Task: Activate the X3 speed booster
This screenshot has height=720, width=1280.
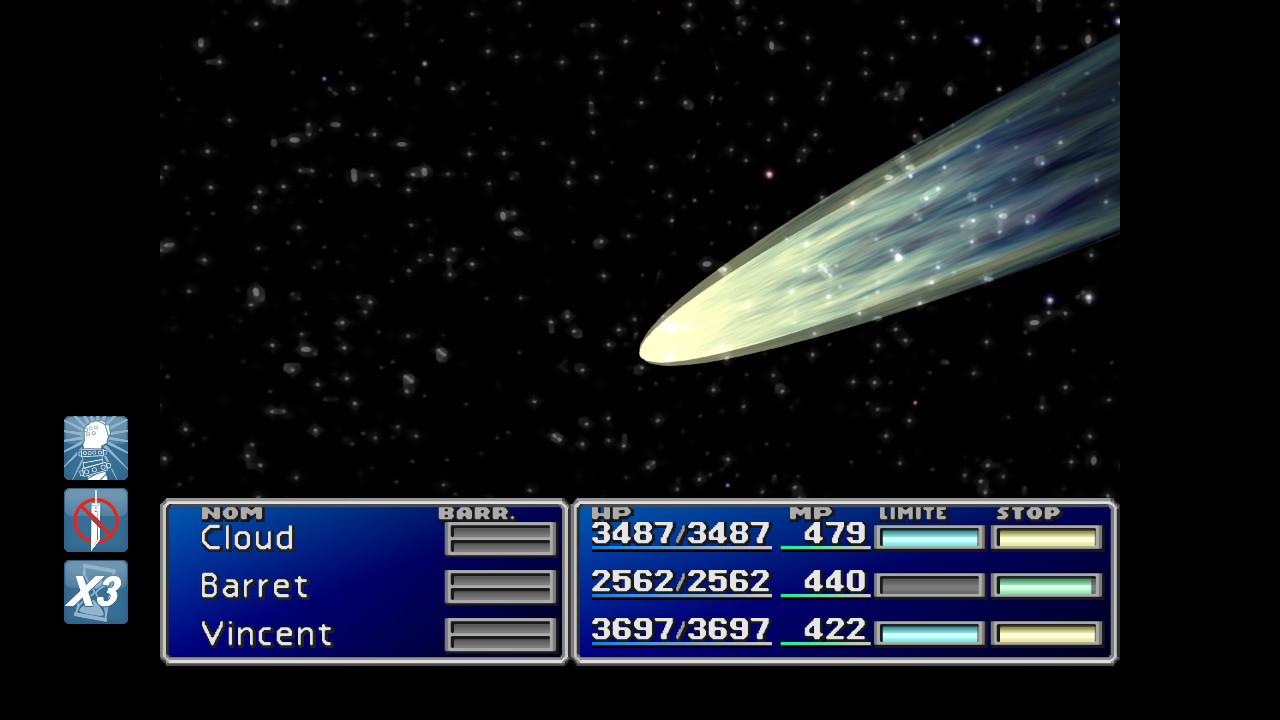Action: [x=96, y=592]
